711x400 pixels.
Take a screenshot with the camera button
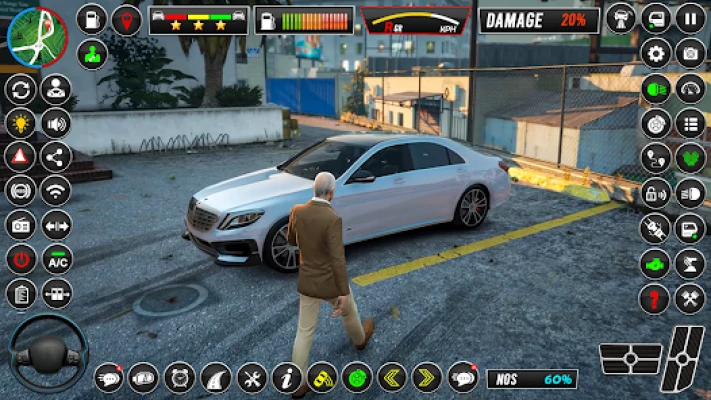[x=690, y=54]
